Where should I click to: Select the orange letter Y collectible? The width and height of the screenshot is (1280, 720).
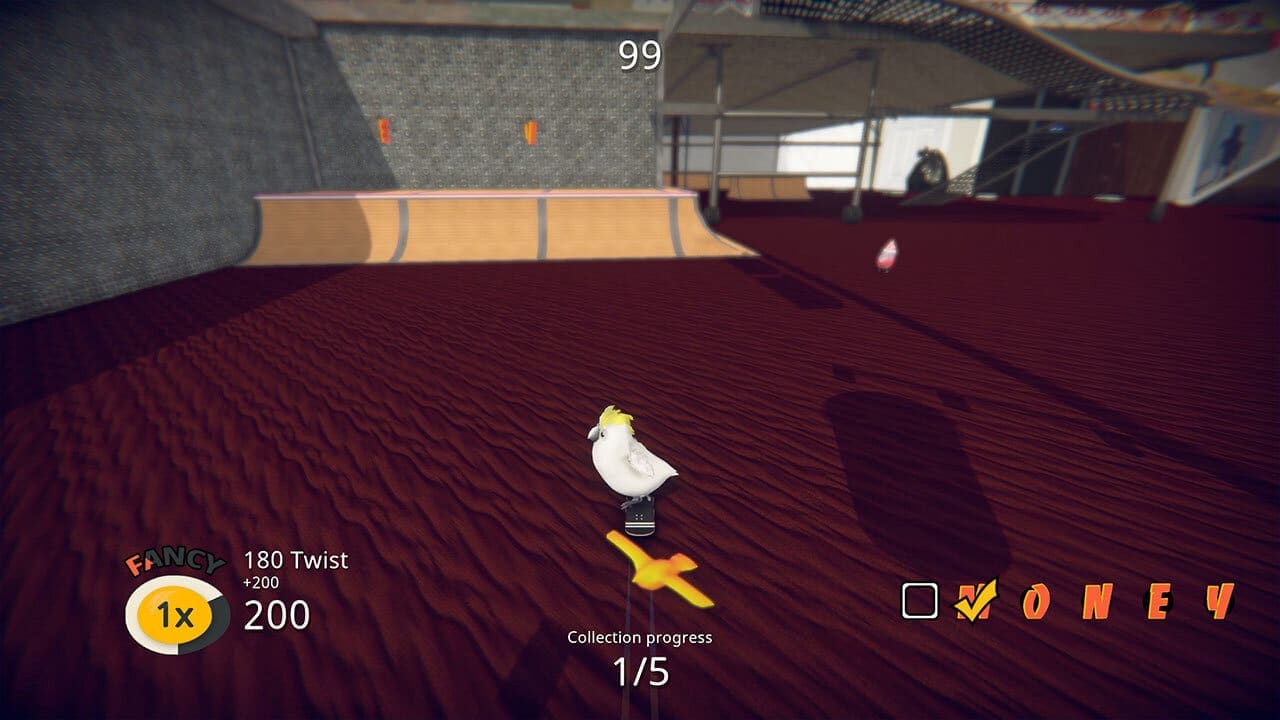(1219, 601)
